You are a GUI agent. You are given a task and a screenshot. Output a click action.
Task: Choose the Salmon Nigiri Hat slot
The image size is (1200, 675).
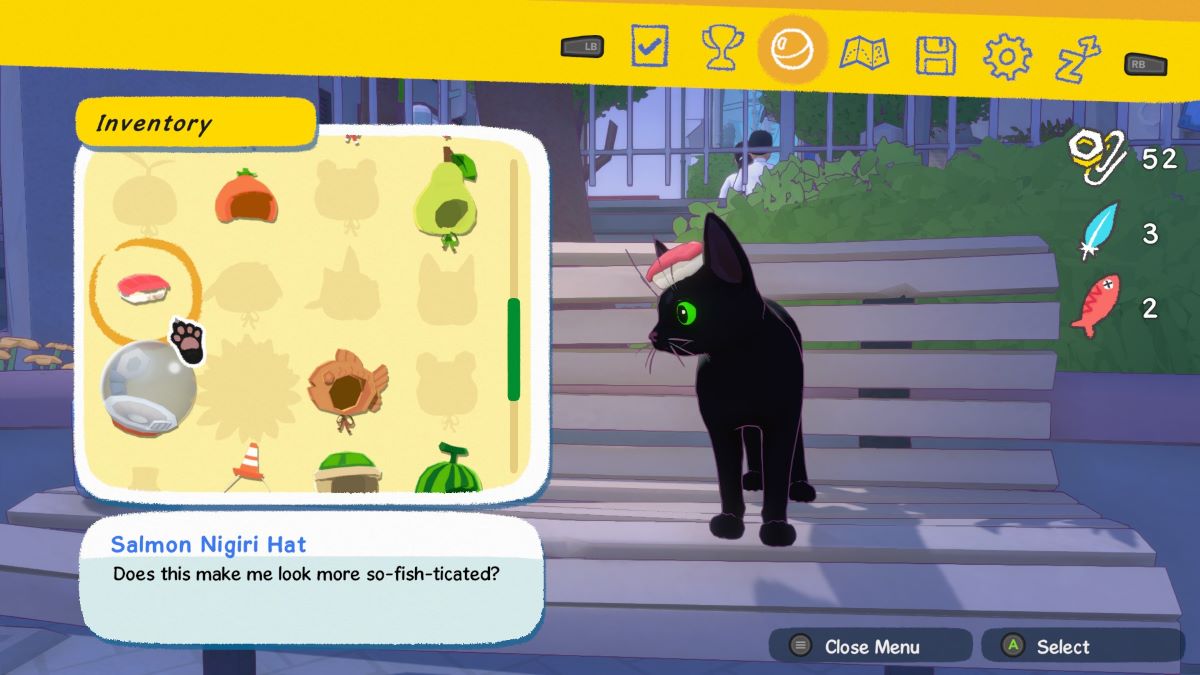144,288
